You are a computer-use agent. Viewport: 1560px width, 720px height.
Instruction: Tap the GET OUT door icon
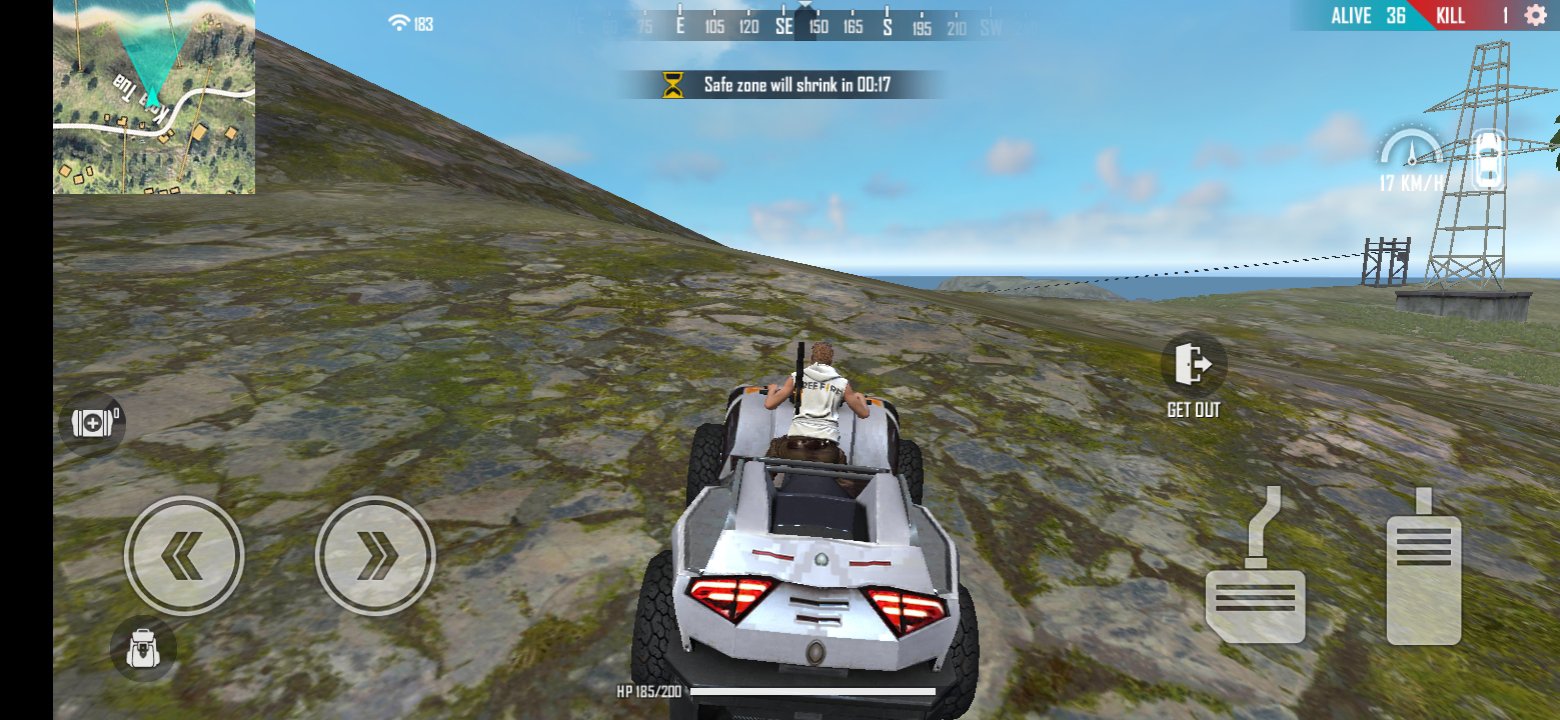point(1191,365)
